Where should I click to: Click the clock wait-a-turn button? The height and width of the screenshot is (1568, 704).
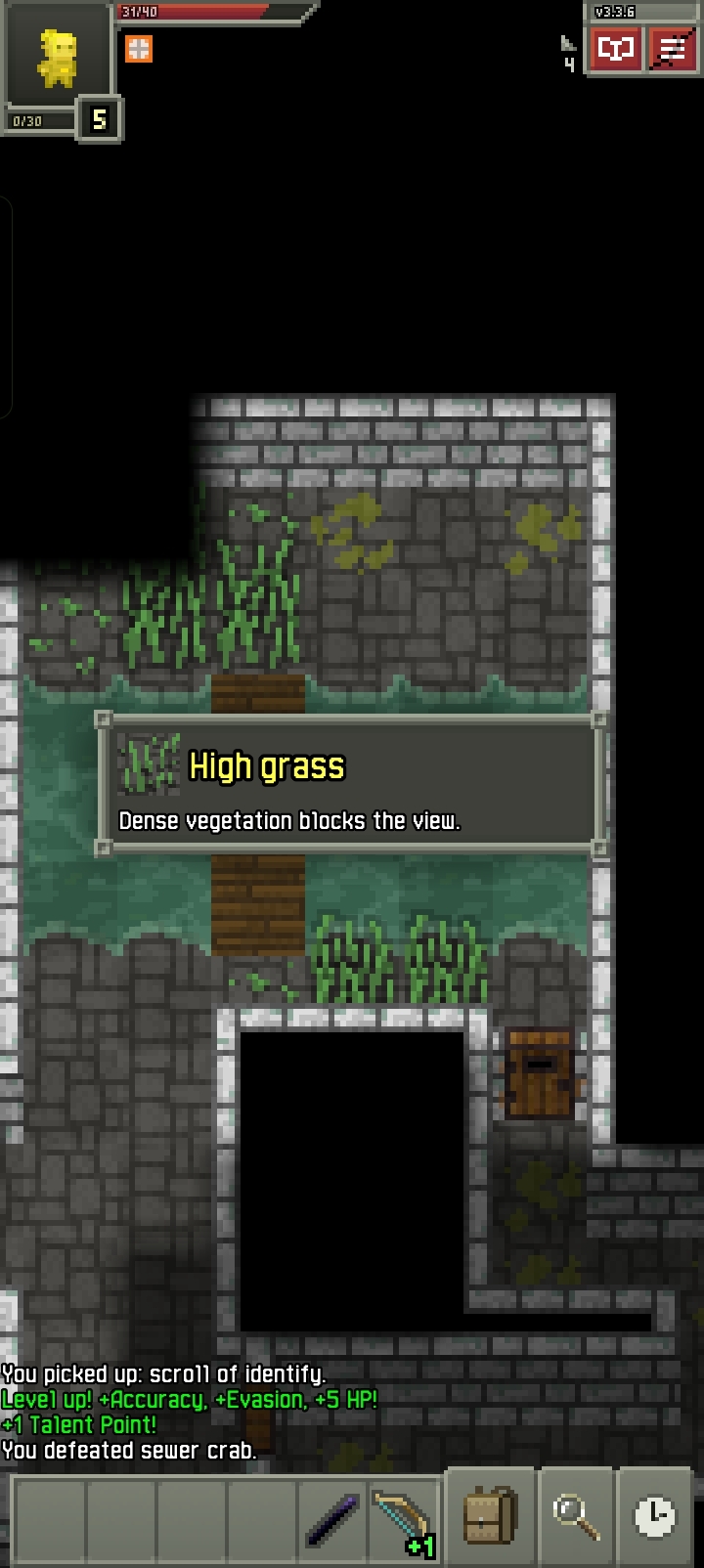(654, 1517)
